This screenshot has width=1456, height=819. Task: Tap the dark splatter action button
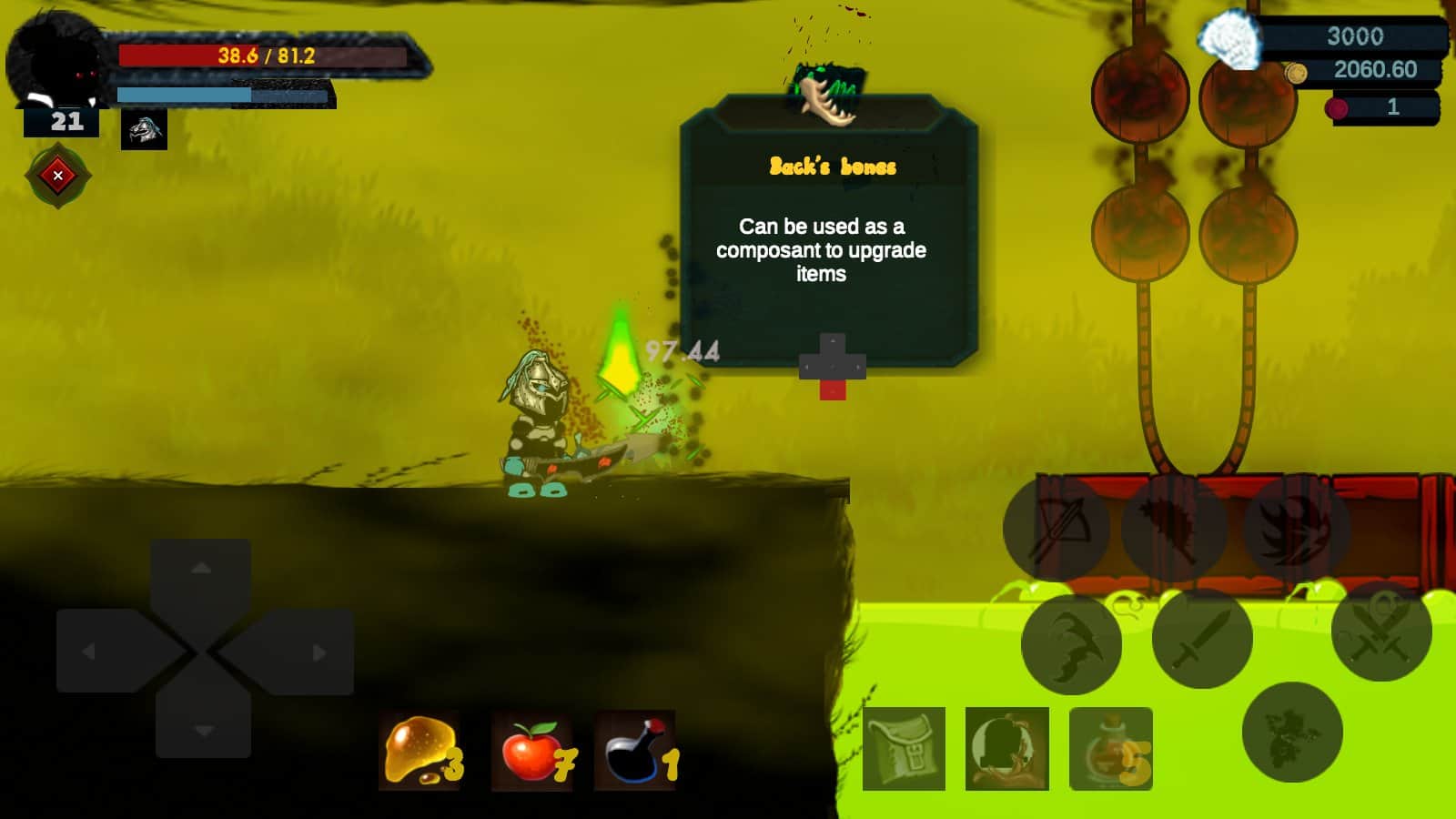[1291, 732]
